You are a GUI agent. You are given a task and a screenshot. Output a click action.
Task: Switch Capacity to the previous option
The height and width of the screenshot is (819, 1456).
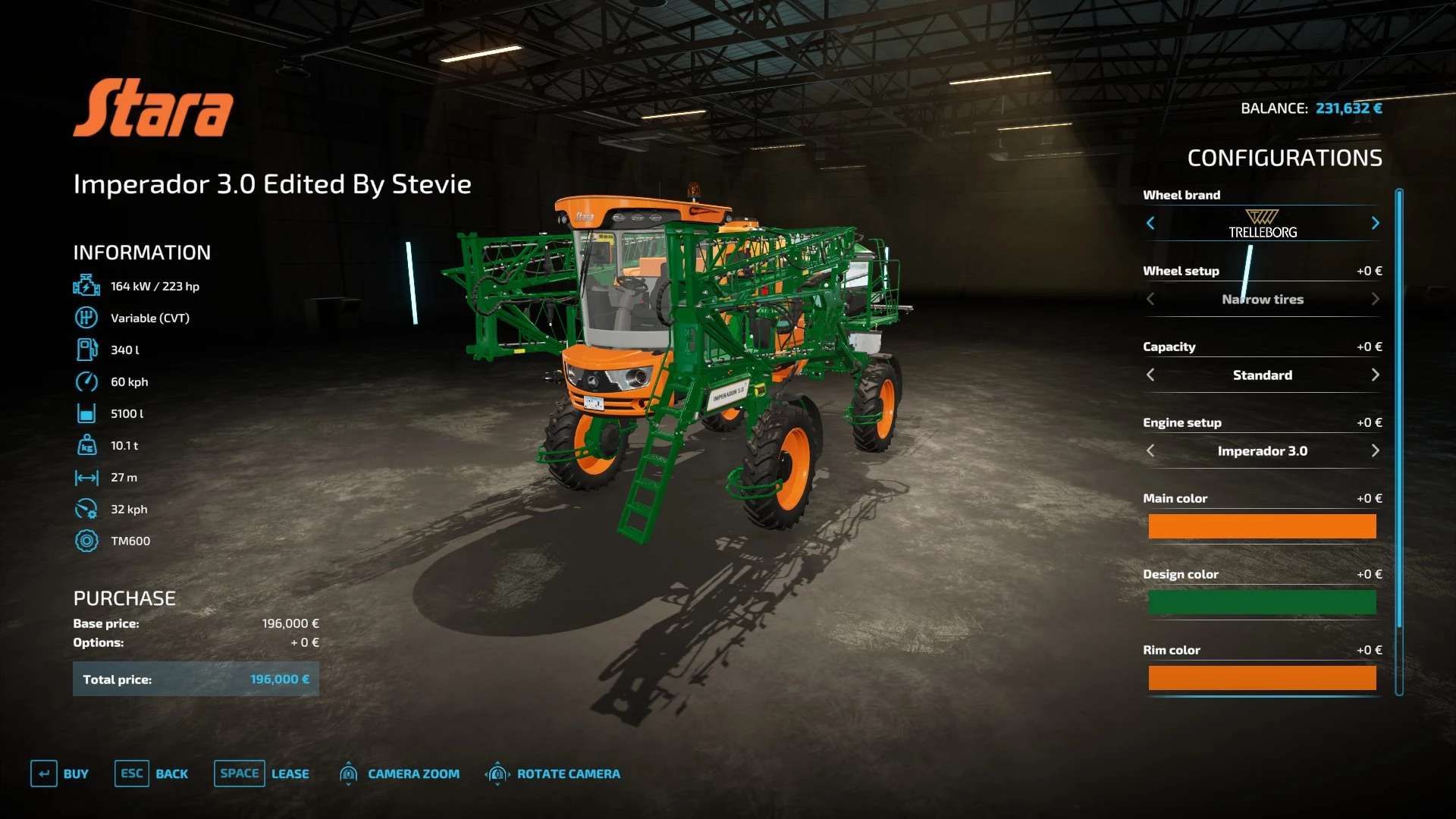pyautogui.click(x=1150, y=375)
